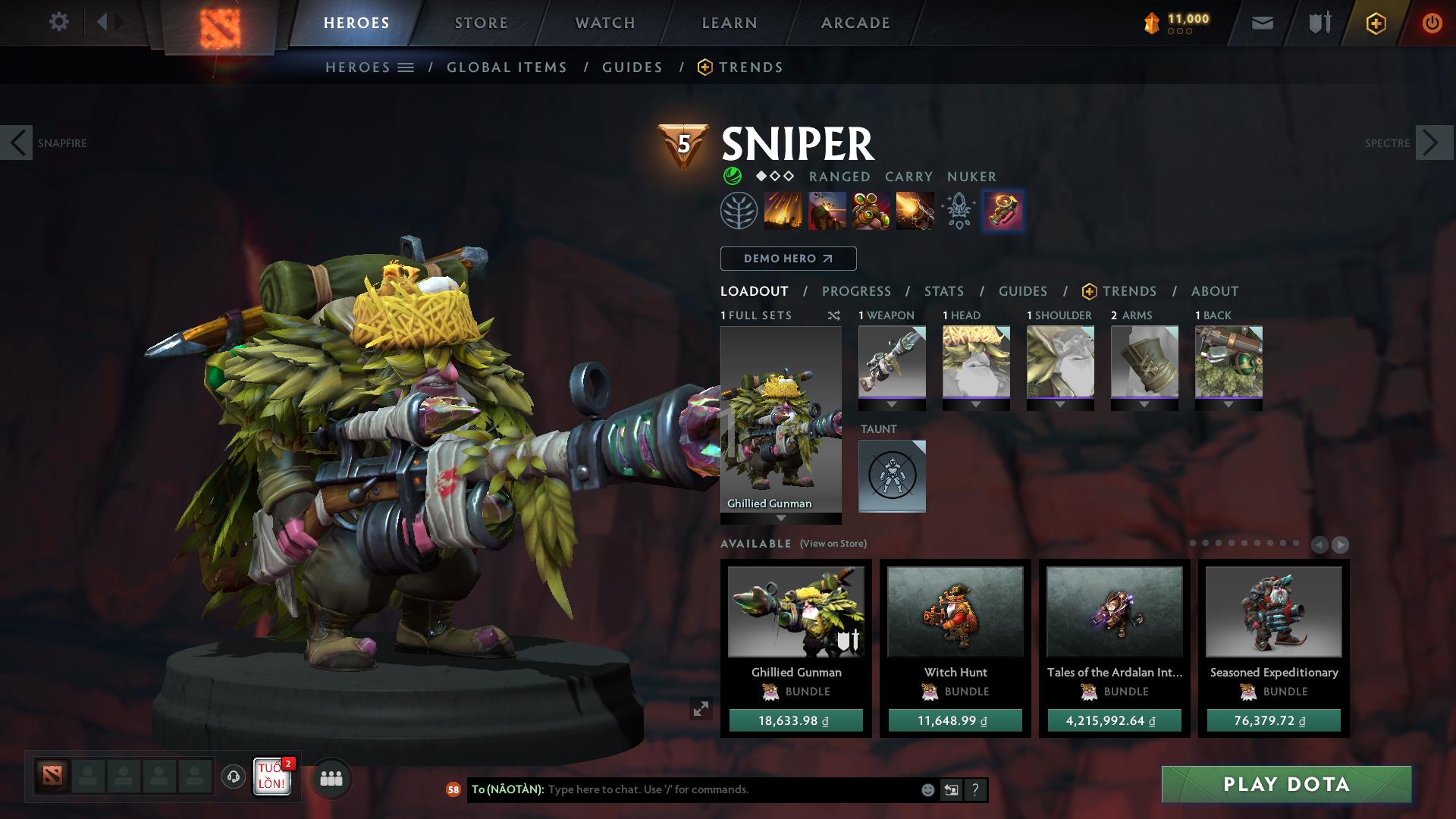Click the highlighted Aghanim's Shard icon
The width and height of the screenshot is (1456, 819).
tap(1003, 212)
